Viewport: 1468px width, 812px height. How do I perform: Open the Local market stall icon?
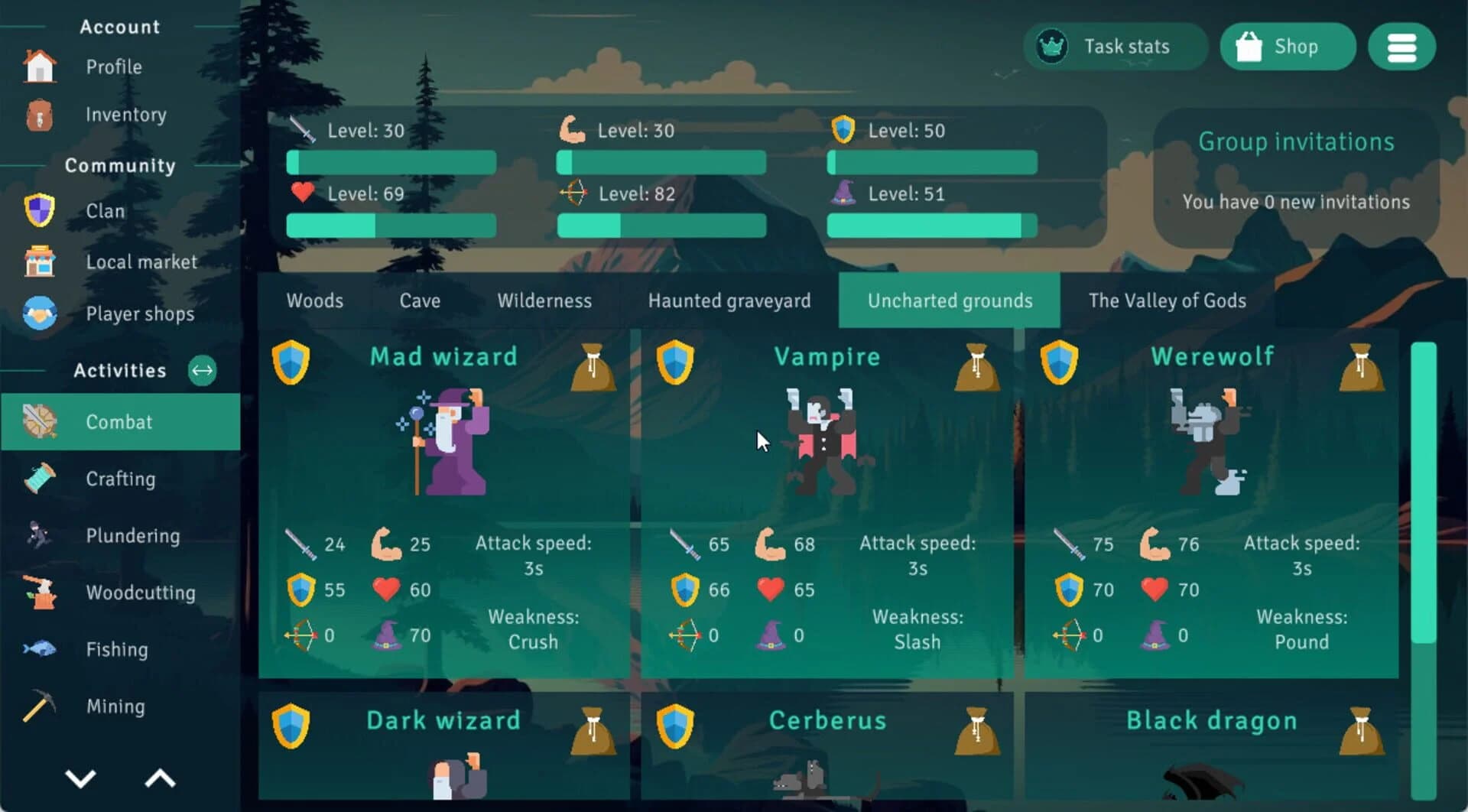click(x=40, y=261)
